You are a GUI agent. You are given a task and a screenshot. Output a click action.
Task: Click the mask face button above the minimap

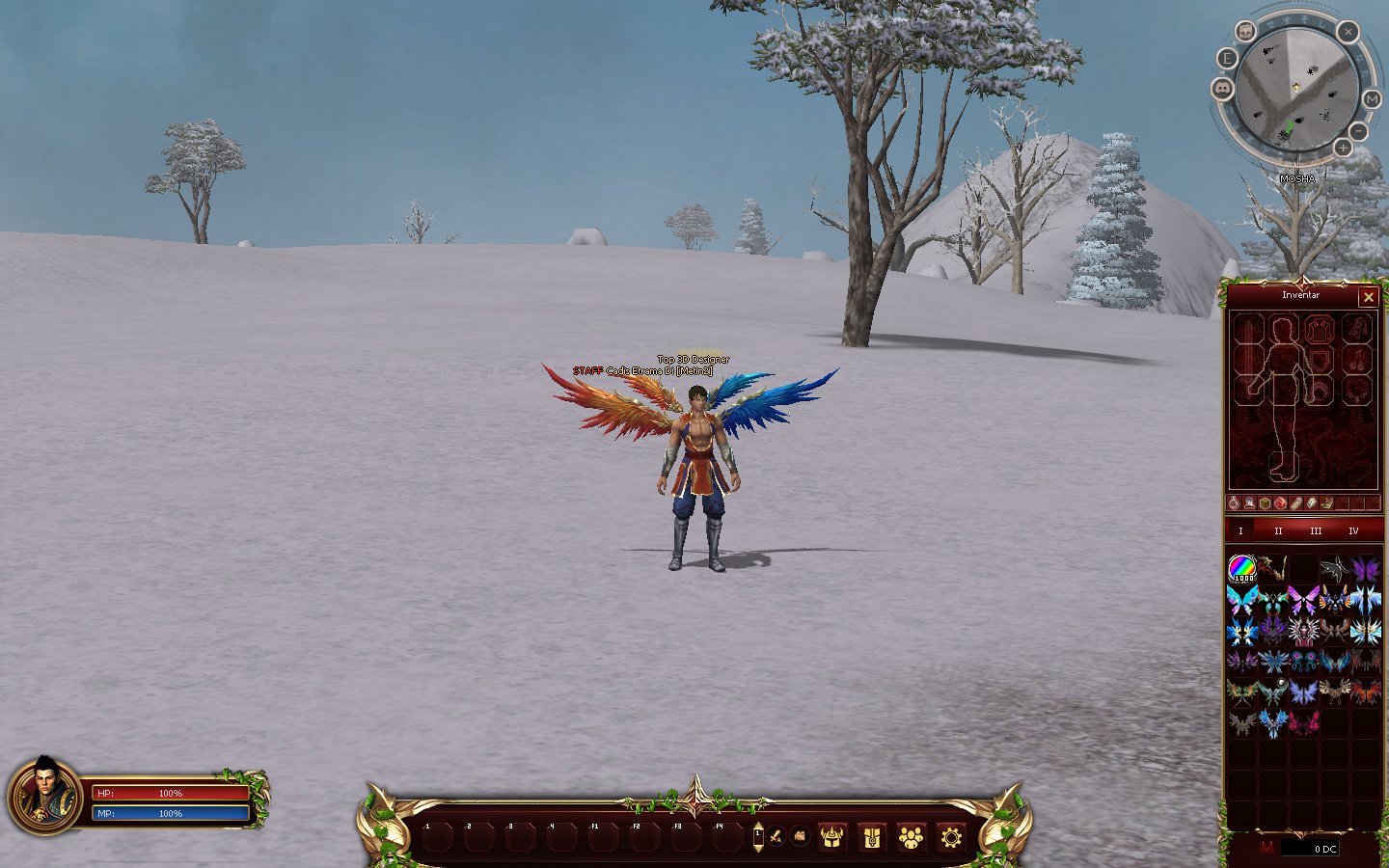point(1246,31)
